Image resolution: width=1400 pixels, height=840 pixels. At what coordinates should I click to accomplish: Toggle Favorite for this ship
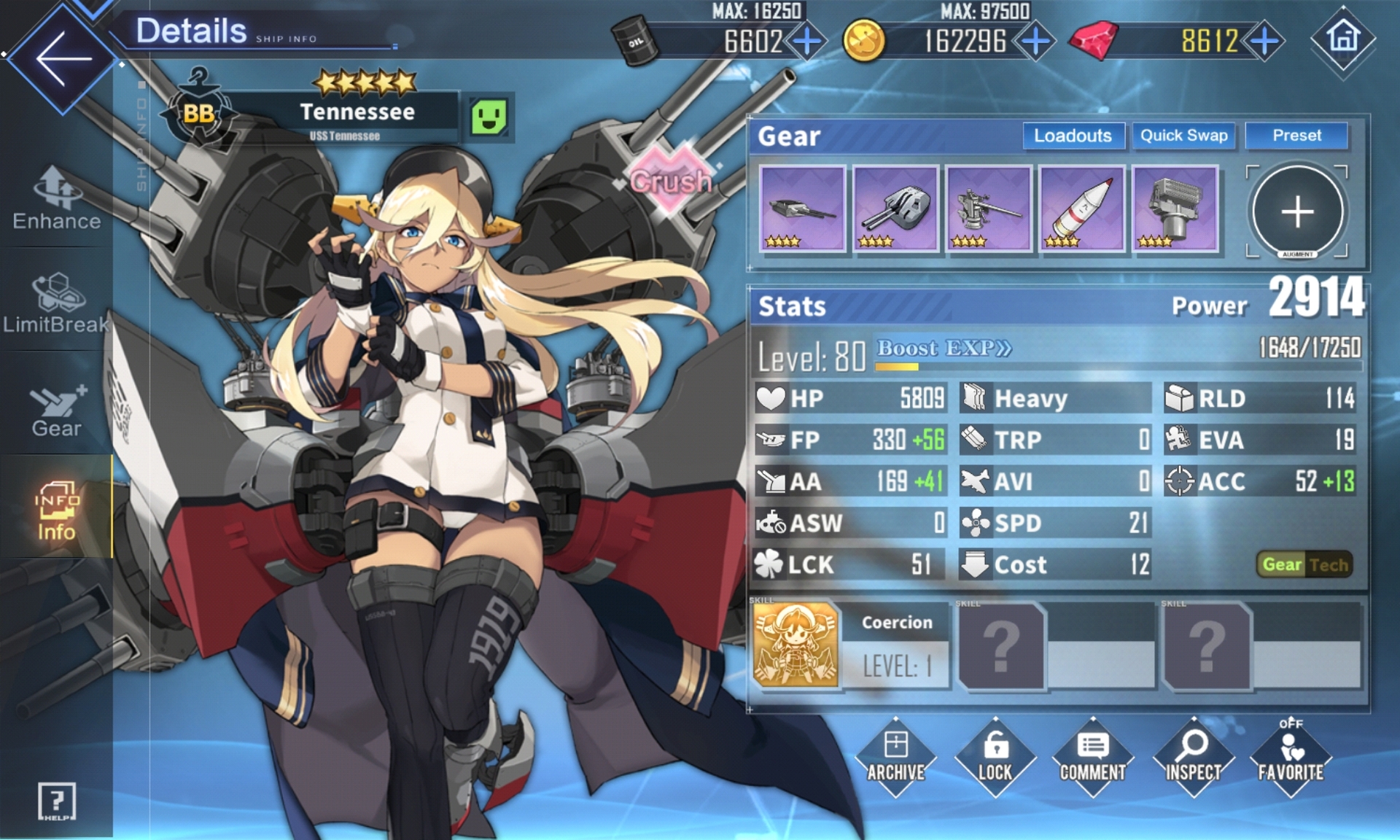pos(1290,757)
